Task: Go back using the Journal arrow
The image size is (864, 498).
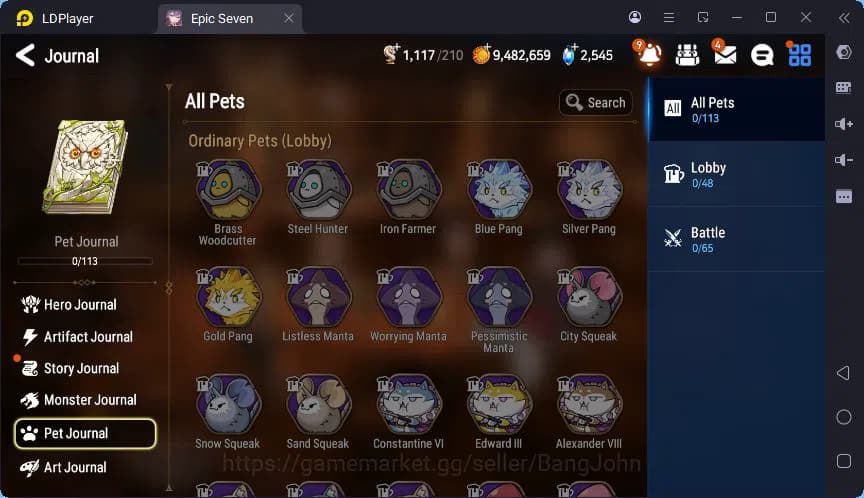Action: tap(25, 56)
